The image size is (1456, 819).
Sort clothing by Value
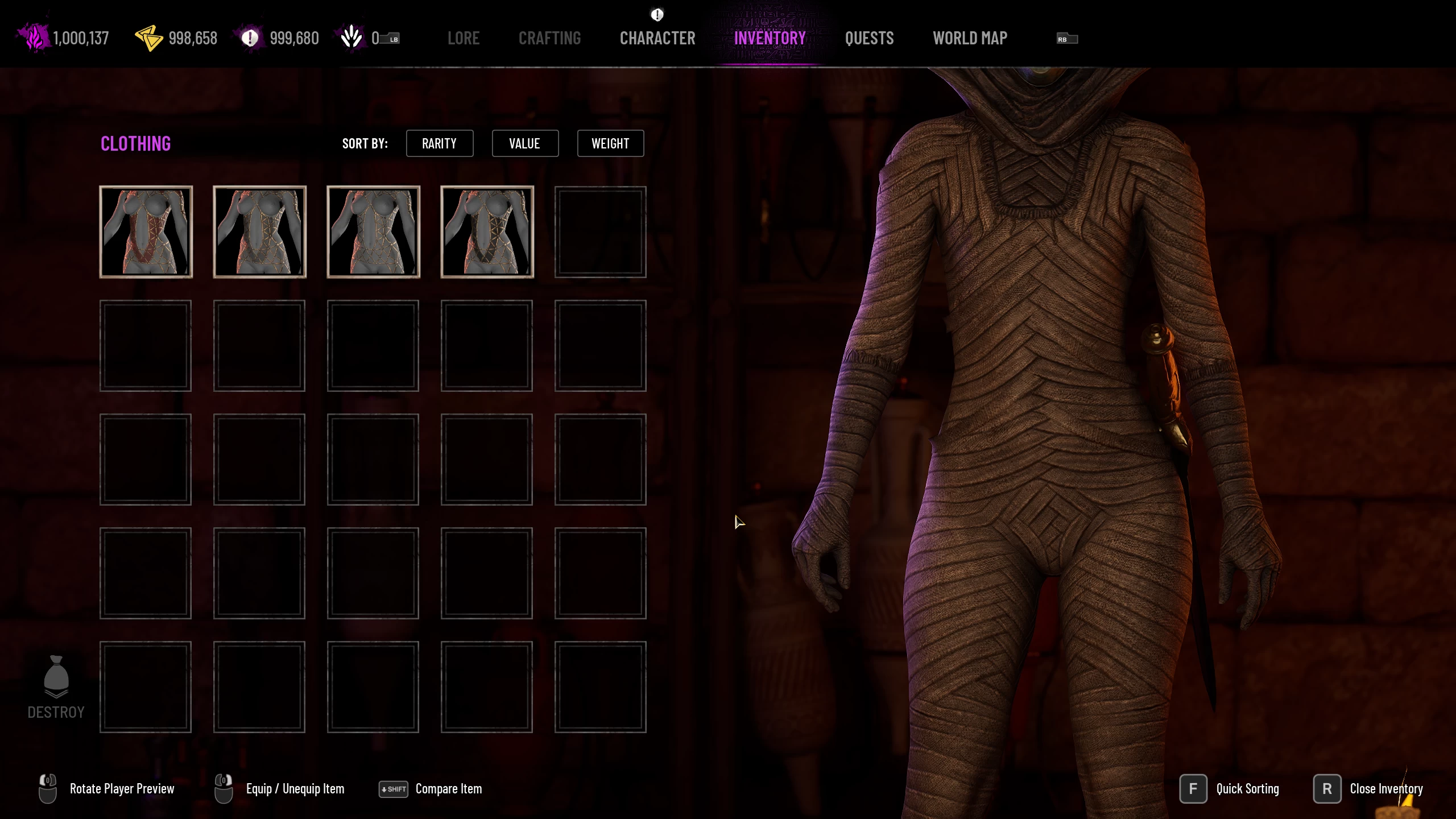pyautogui.click(x=524, y=143)
